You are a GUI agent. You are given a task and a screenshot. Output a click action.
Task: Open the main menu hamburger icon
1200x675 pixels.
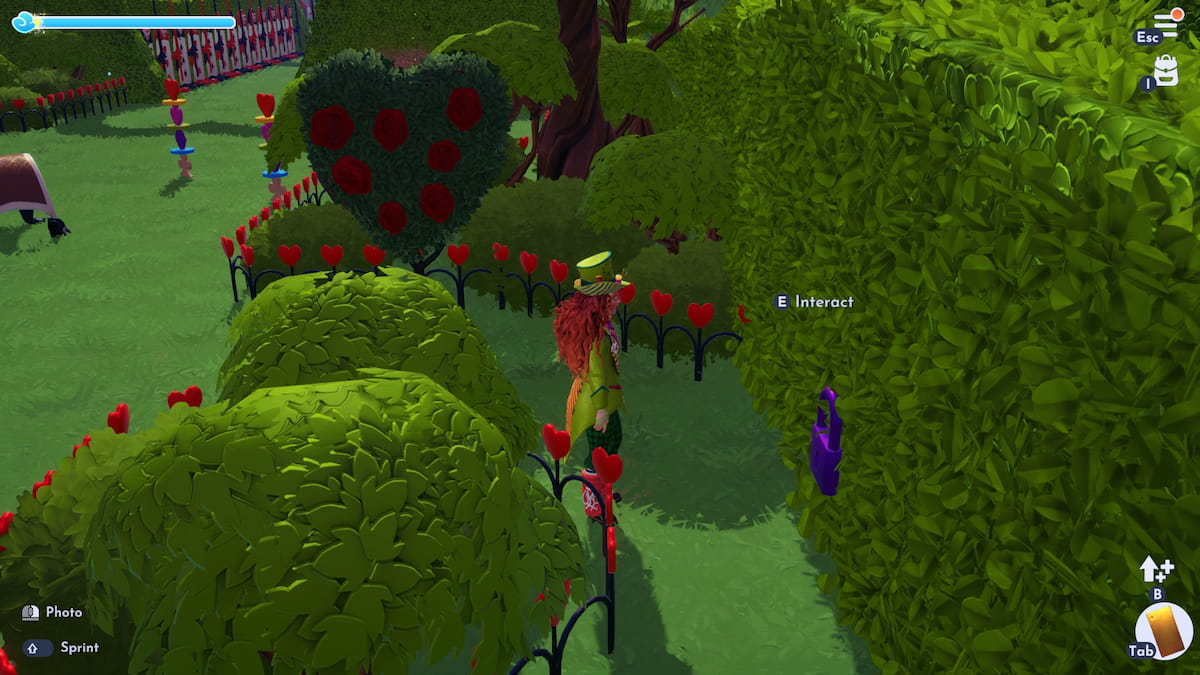[x=1166, y=24]
